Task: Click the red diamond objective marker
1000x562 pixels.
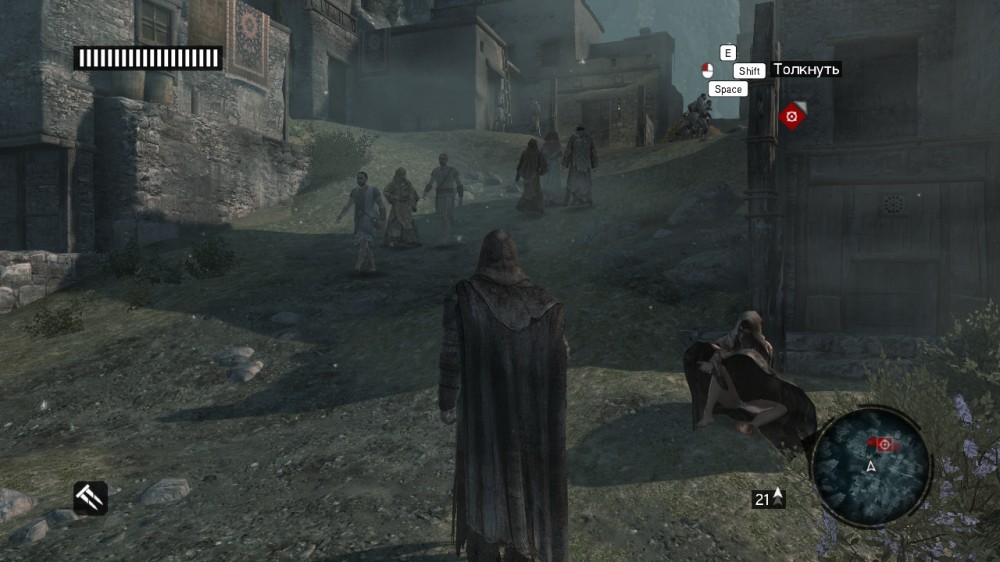Action: coord(792,116)
